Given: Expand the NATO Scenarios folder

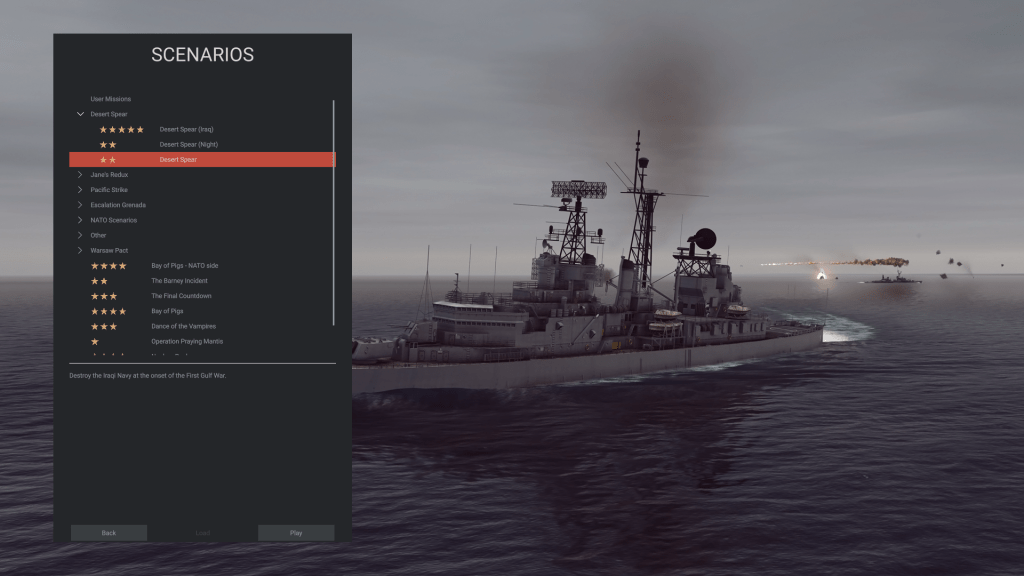Looking at the screenshot, I should tap(80, 220).
